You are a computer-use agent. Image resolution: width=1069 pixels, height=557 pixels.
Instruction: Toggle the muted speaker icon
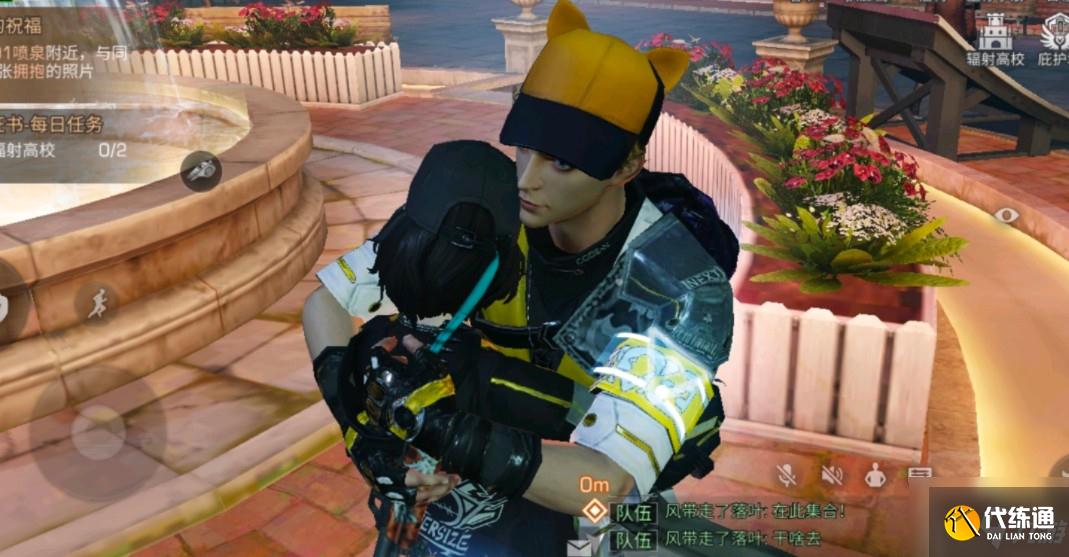832,475
